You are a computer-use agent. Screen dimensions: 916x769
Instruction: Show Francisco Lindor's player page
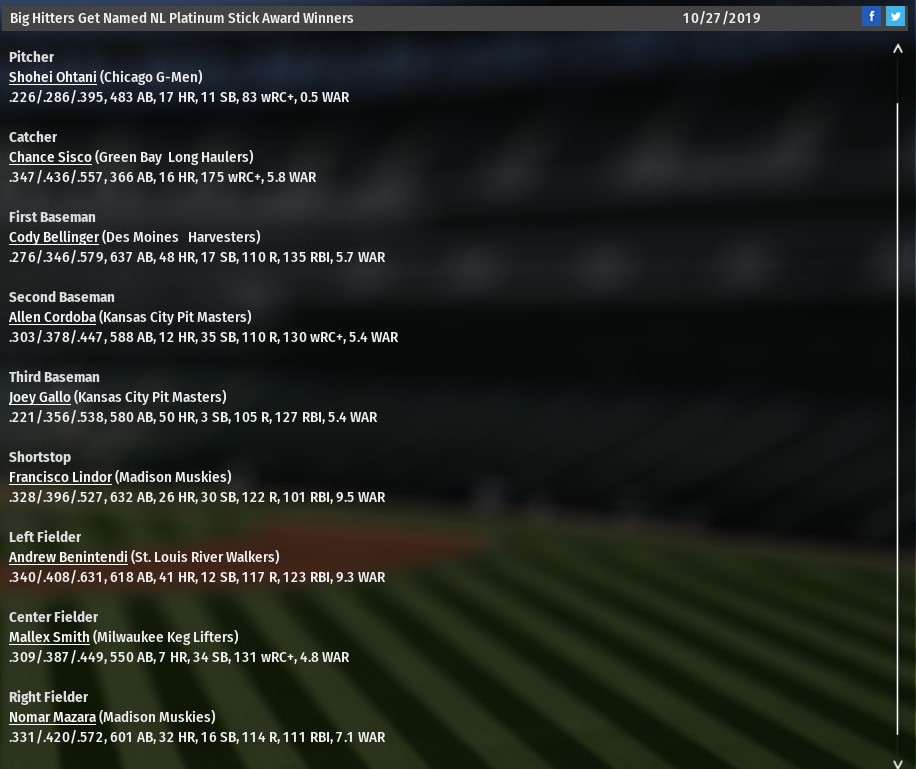[x=60, y=477]
